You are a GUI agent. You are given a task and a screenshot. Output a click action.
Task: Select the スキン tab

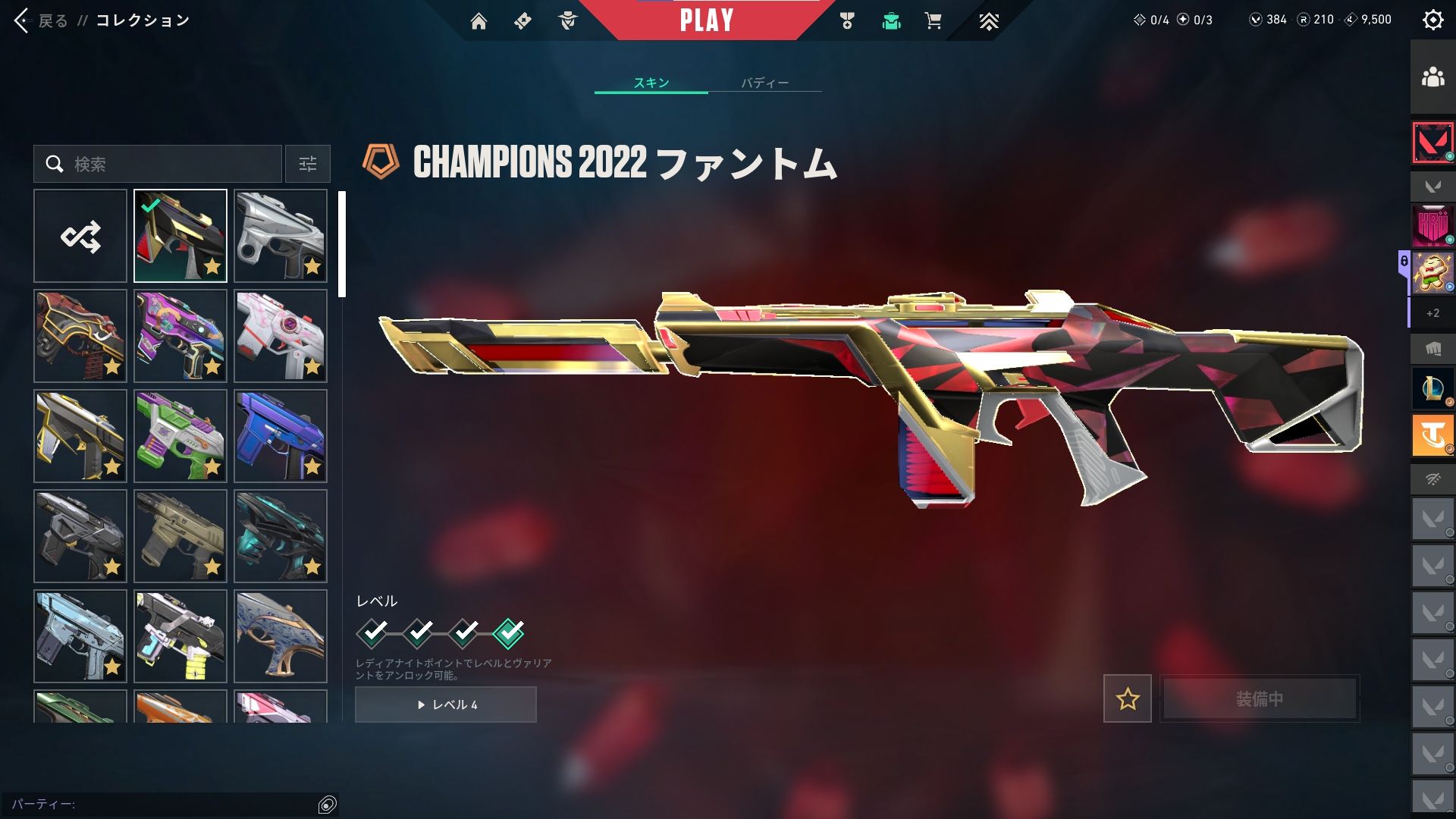point(651,83)
